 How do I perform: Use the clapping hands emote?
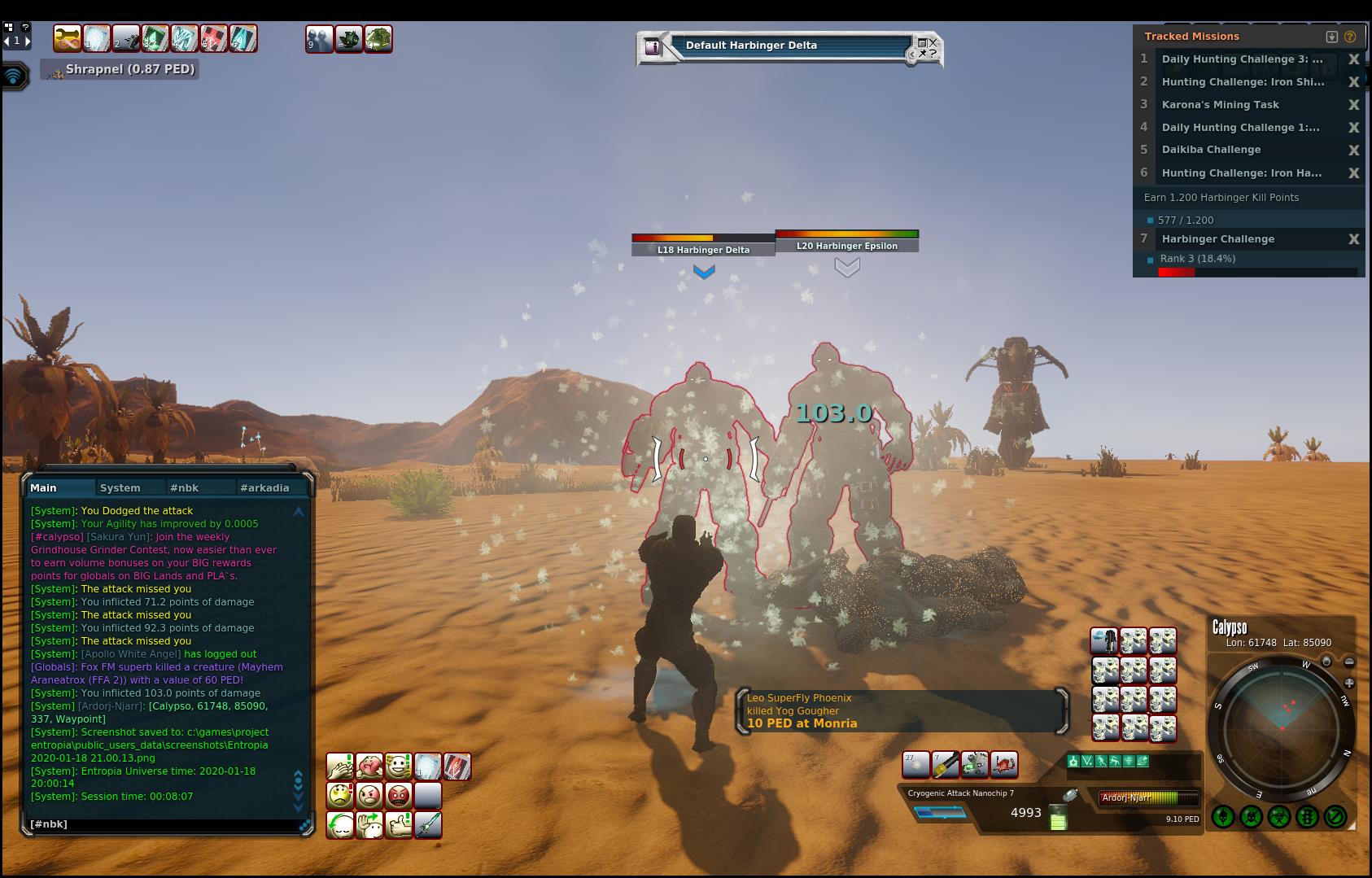(340, 767)
